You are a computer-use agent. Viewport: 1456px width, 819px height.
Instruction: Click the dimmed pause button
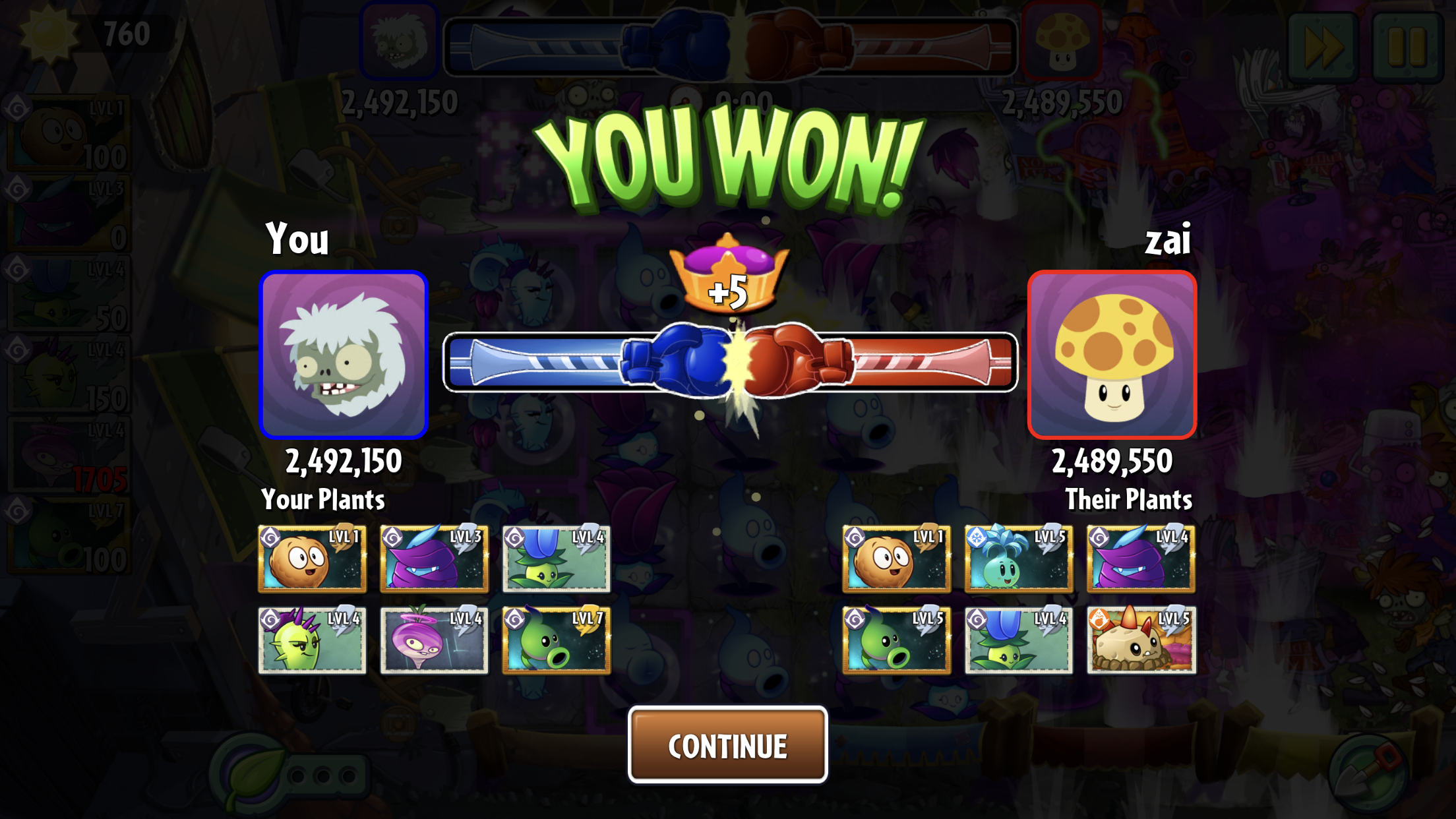click(x=1407, y=46)
